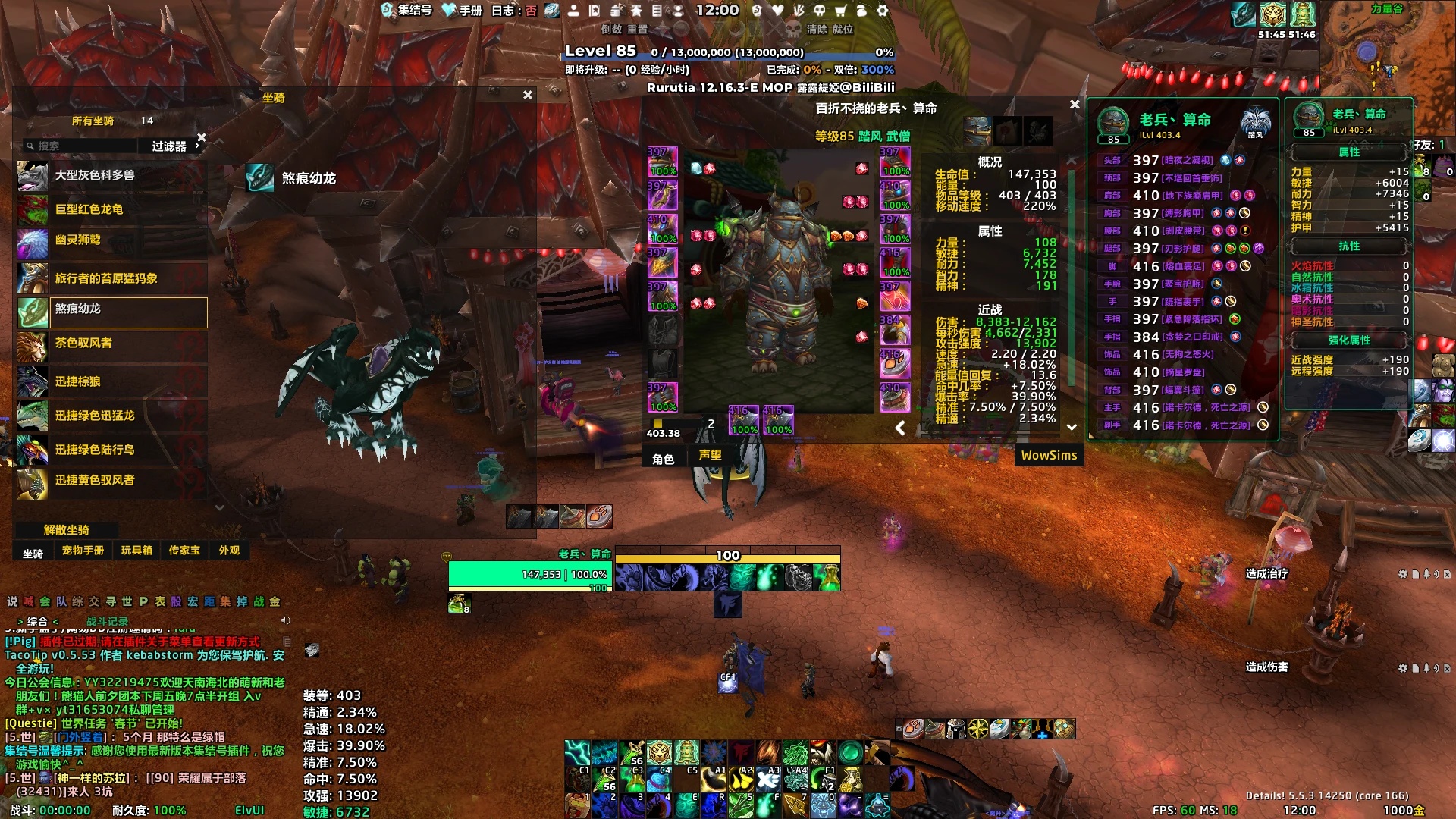Viewport: 1456px width, 819px height.
Task: Switch to the 传家宝 tab
Action: point(184,551)
